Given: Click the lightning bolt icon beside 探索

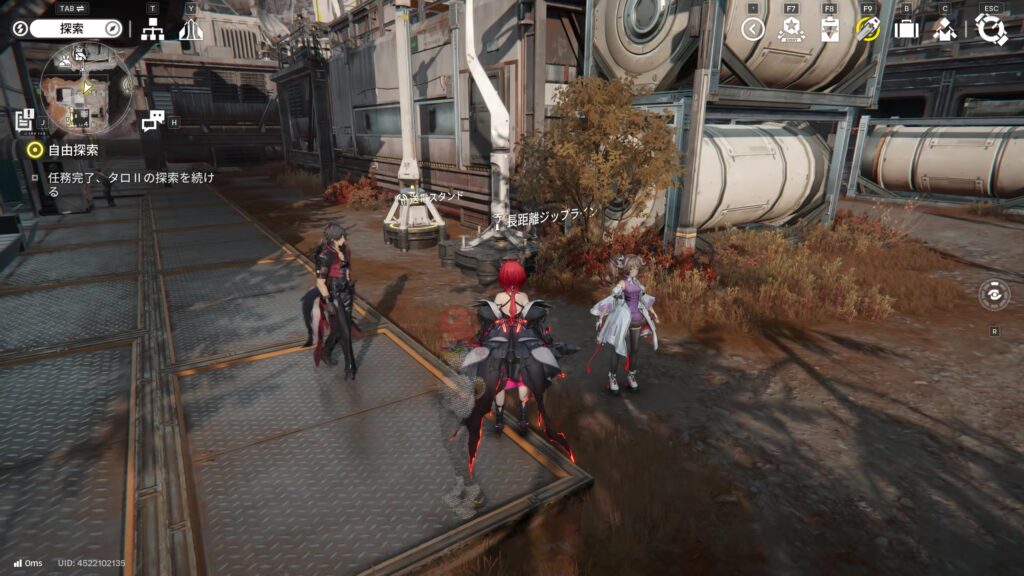Looking at the screenshot, I should pyautogui.click(x=20, y=29).
